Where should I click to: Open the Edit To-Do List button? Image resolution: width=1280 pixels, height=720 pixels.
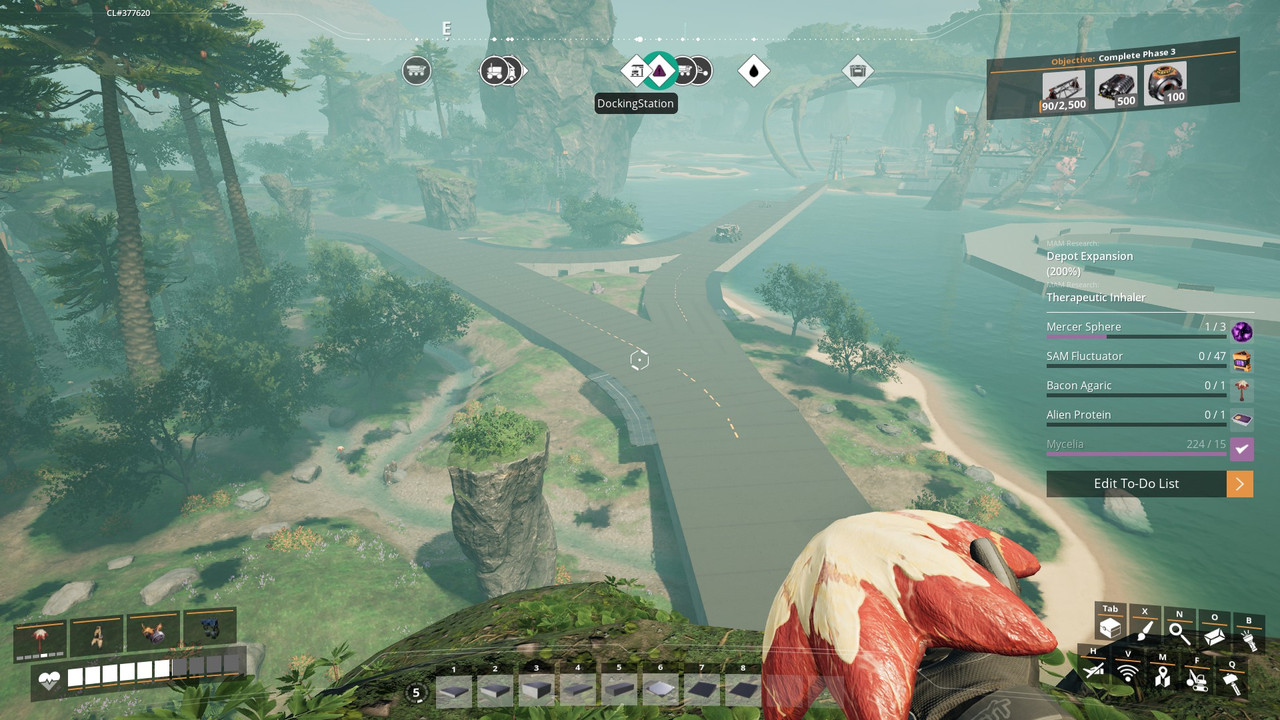(x=1136, y=484)
